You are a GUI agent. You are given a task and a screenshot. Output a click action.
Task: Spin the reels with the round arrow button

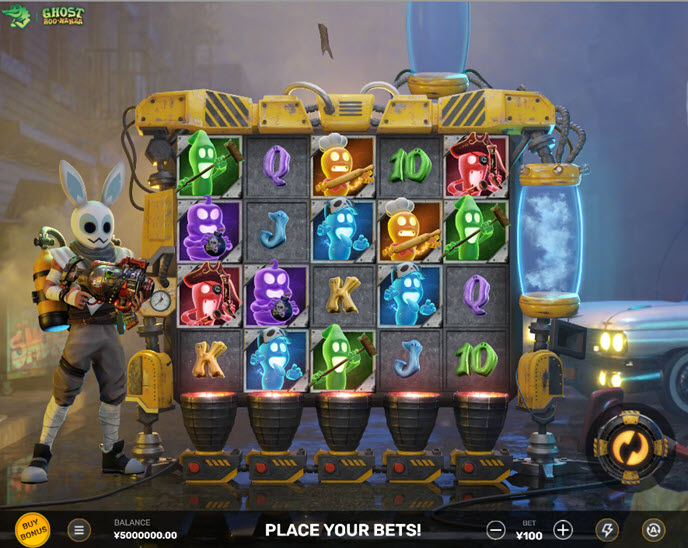pyautogui.click(x=628, y=442)
